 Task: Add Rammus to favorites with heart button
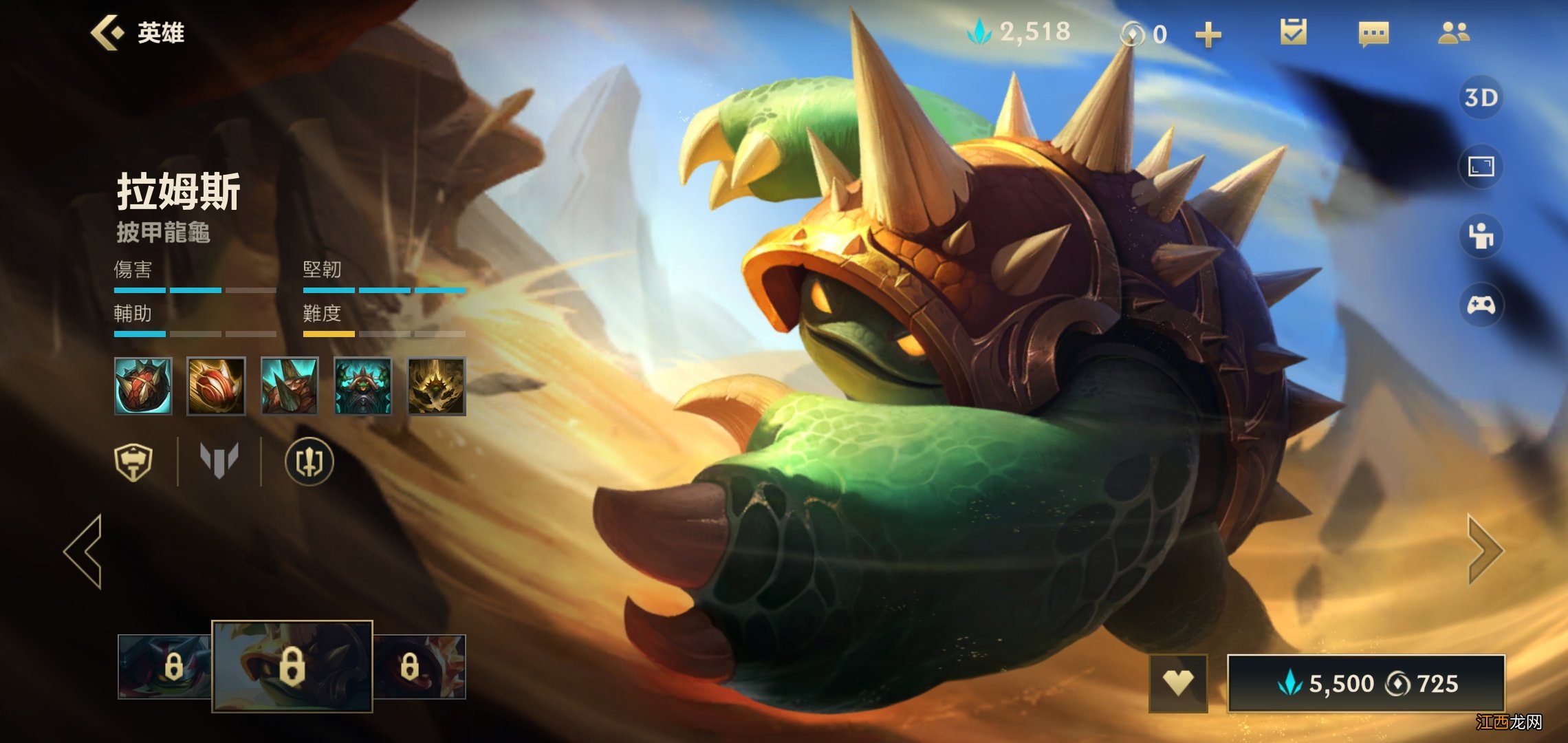1177,683
